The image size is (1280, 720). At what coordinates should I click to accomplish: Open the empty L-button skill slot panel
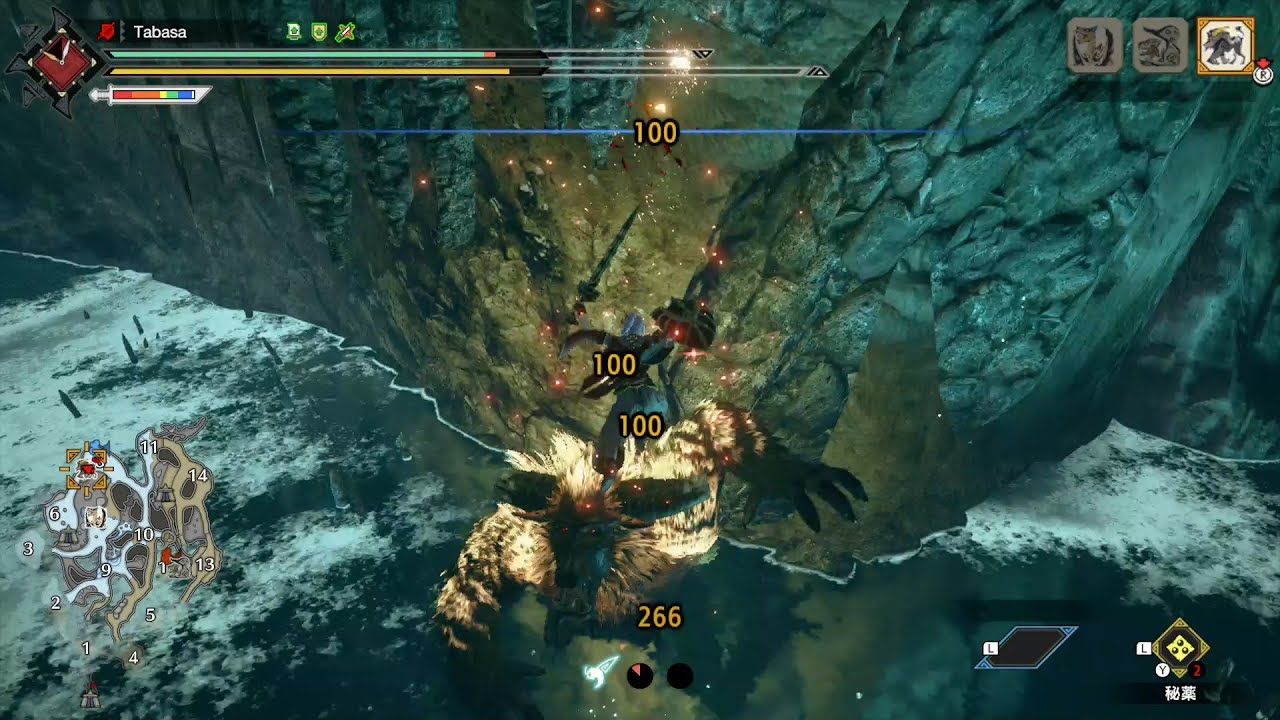pos(1030,646)
